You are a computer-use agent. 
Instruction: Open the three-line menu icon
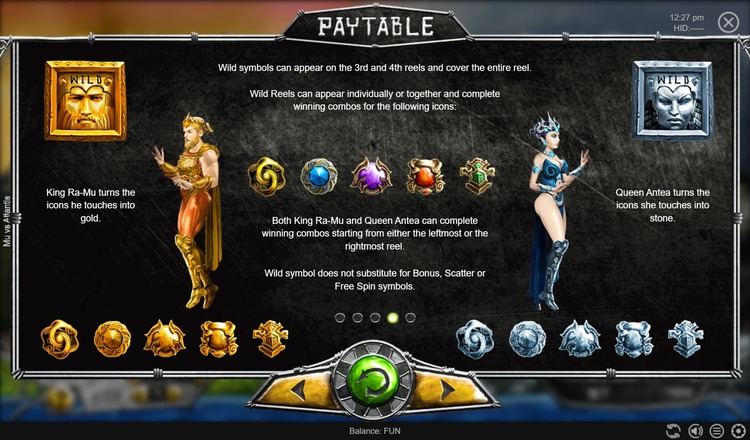click(x=716, y=430)
